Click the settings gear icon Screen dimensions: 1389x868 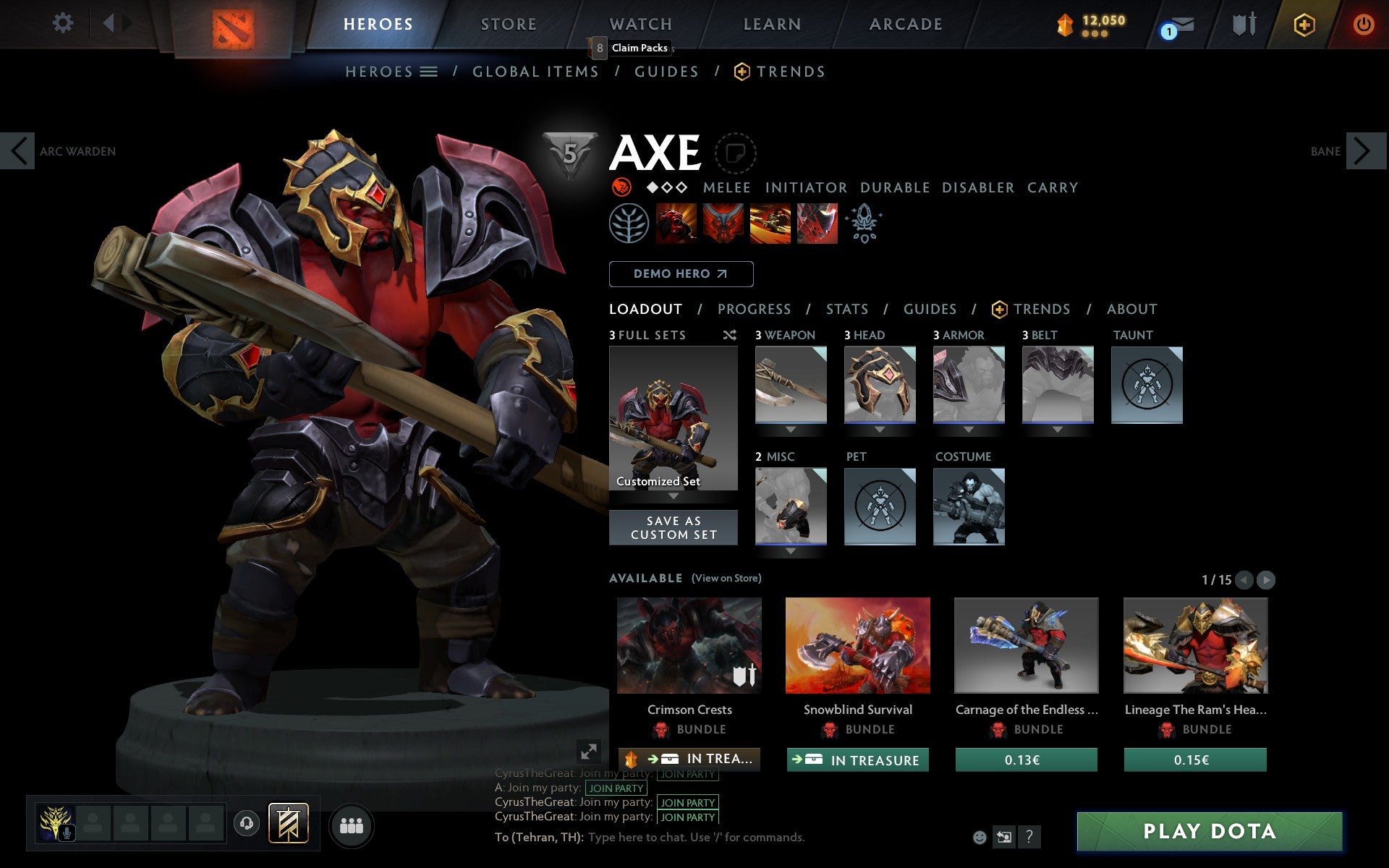click(x=64, y=23)
